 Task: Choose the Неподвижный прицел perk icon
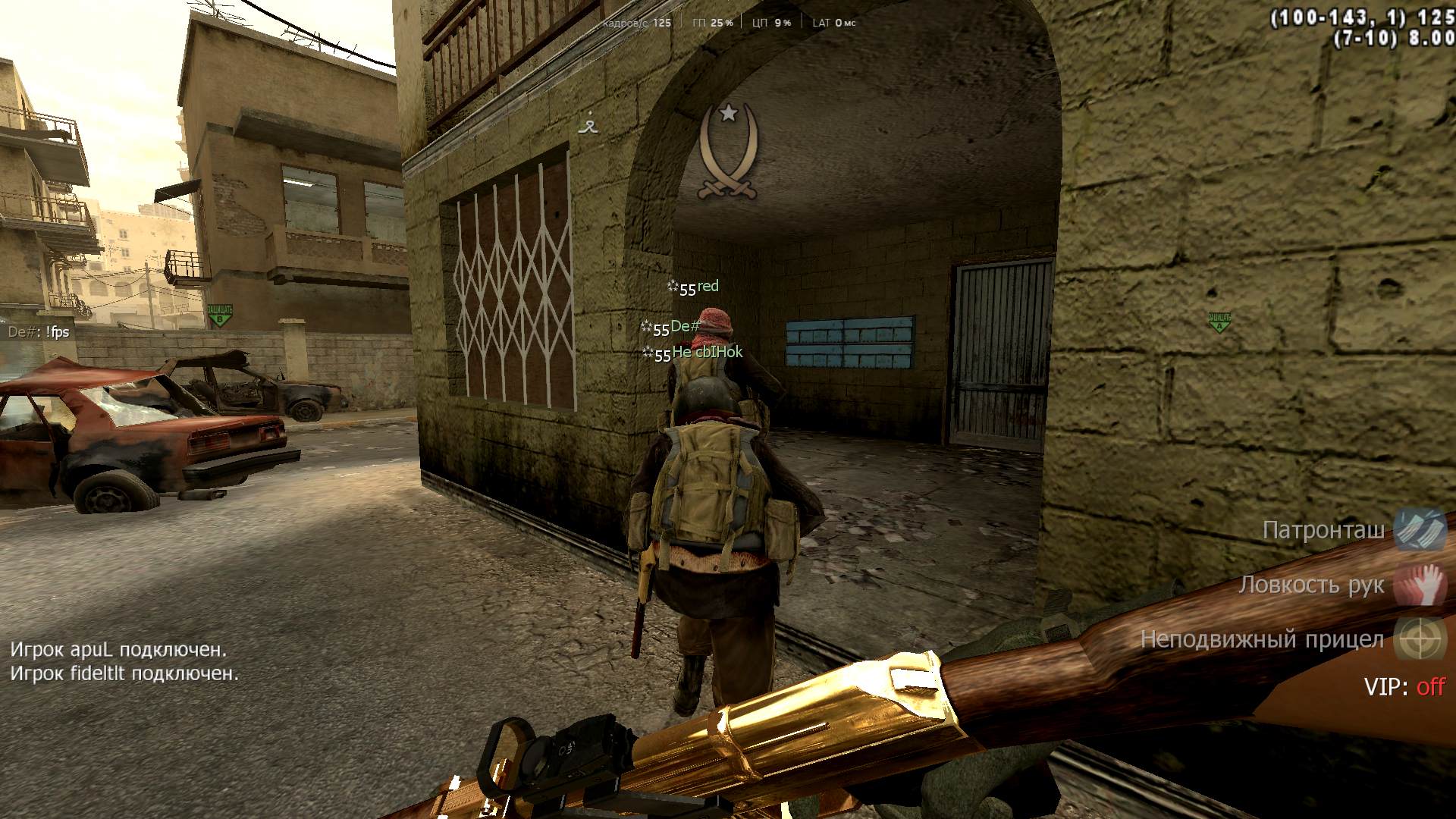pos(1421,639)
